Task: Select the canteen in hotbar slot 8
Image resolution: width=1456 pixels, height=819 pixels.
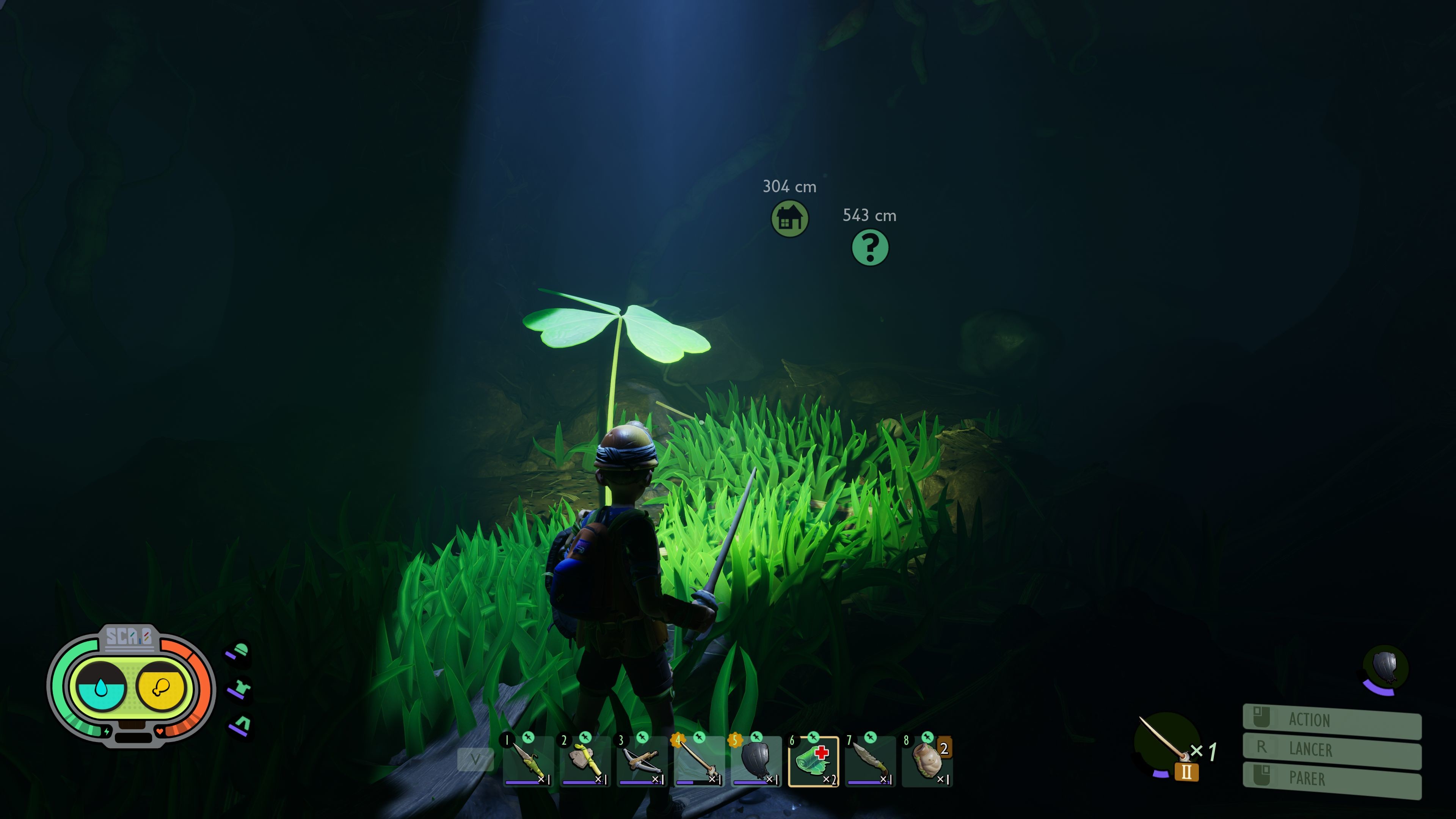Action: tap(927, 761)
